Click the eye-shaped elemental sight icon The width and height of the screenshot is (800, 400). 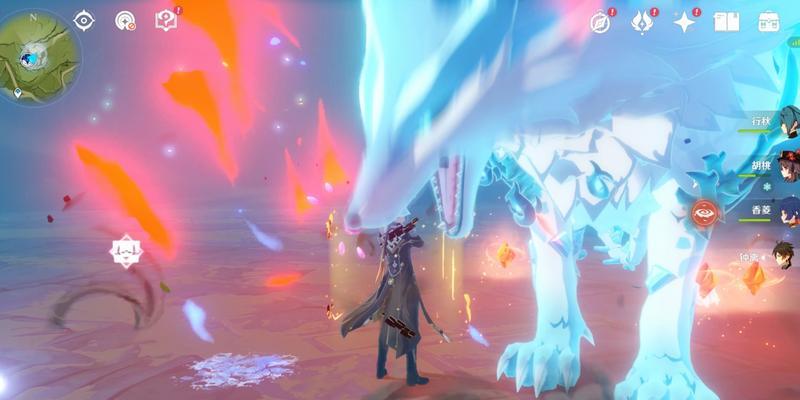coord(83,20)
